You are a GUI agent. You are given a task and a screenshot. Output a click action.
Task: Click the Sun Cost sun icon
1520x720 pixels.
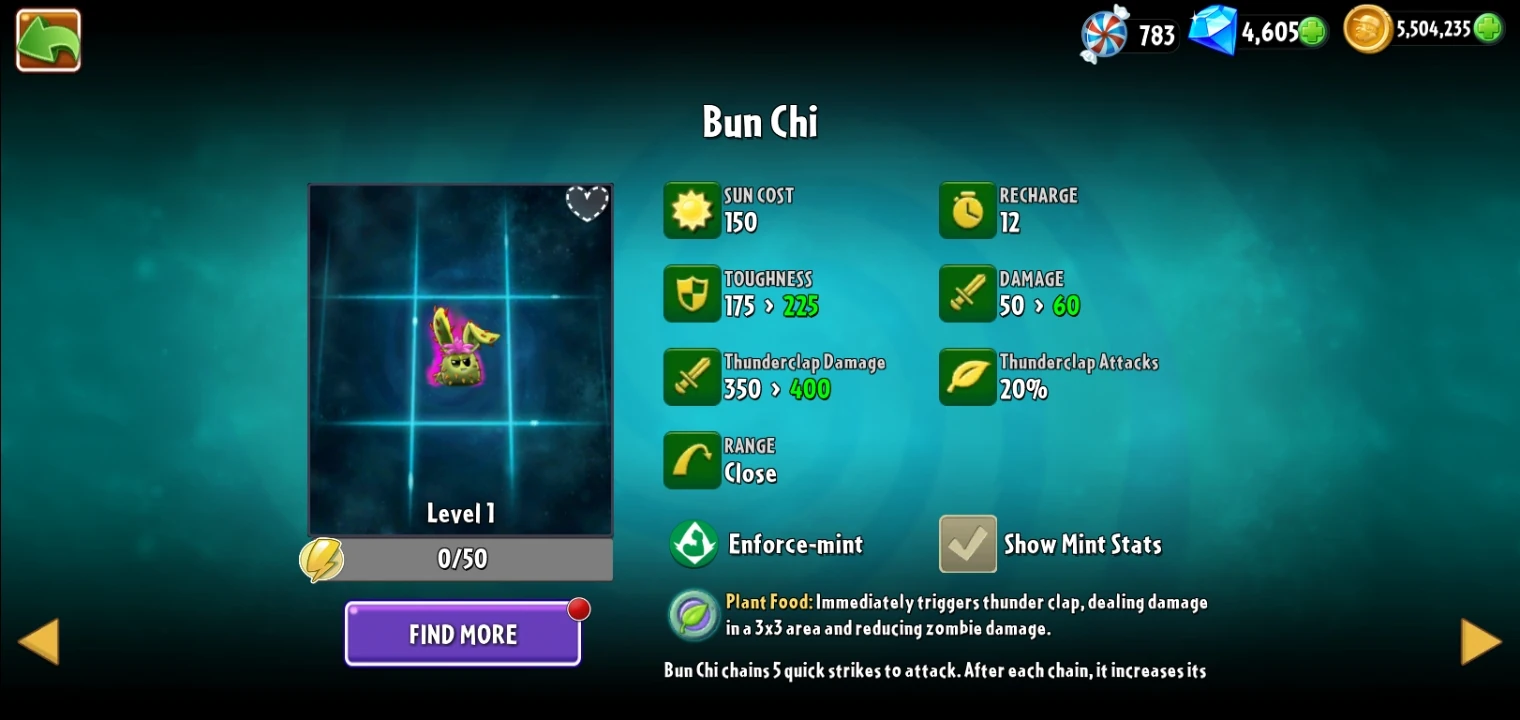(692, 210)
